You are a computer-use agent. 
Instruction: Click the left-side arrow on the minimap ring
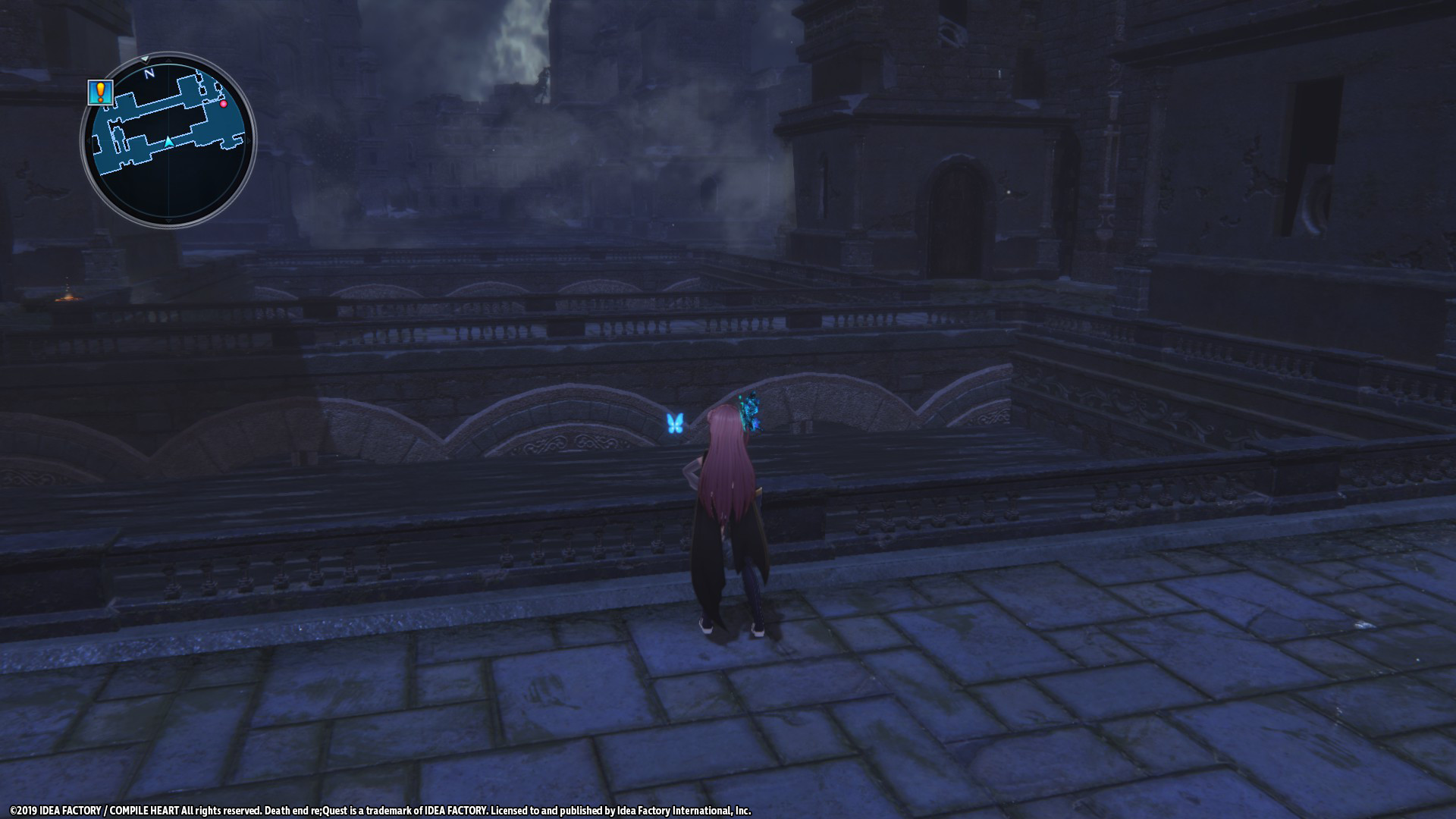coord(89,140)
